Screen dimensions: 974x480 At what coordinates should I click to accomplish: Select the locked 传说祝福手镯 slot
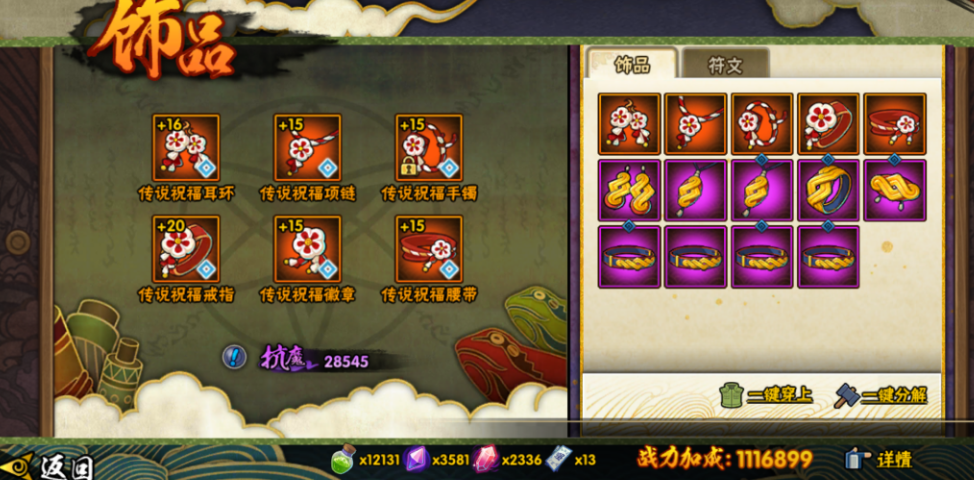coord(429,147)
